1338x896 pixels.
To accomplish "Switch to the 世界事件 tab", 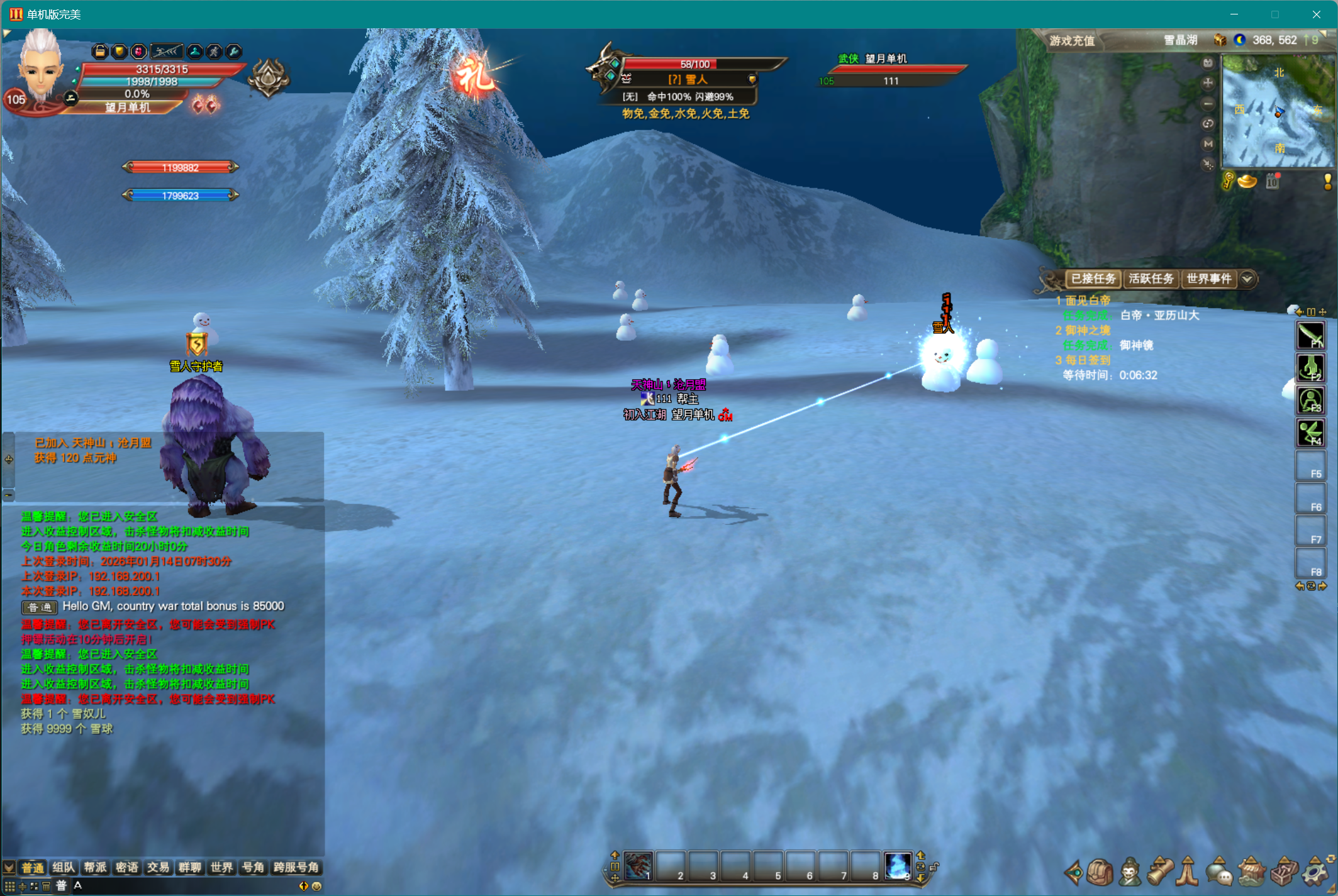I will 1208,279.
